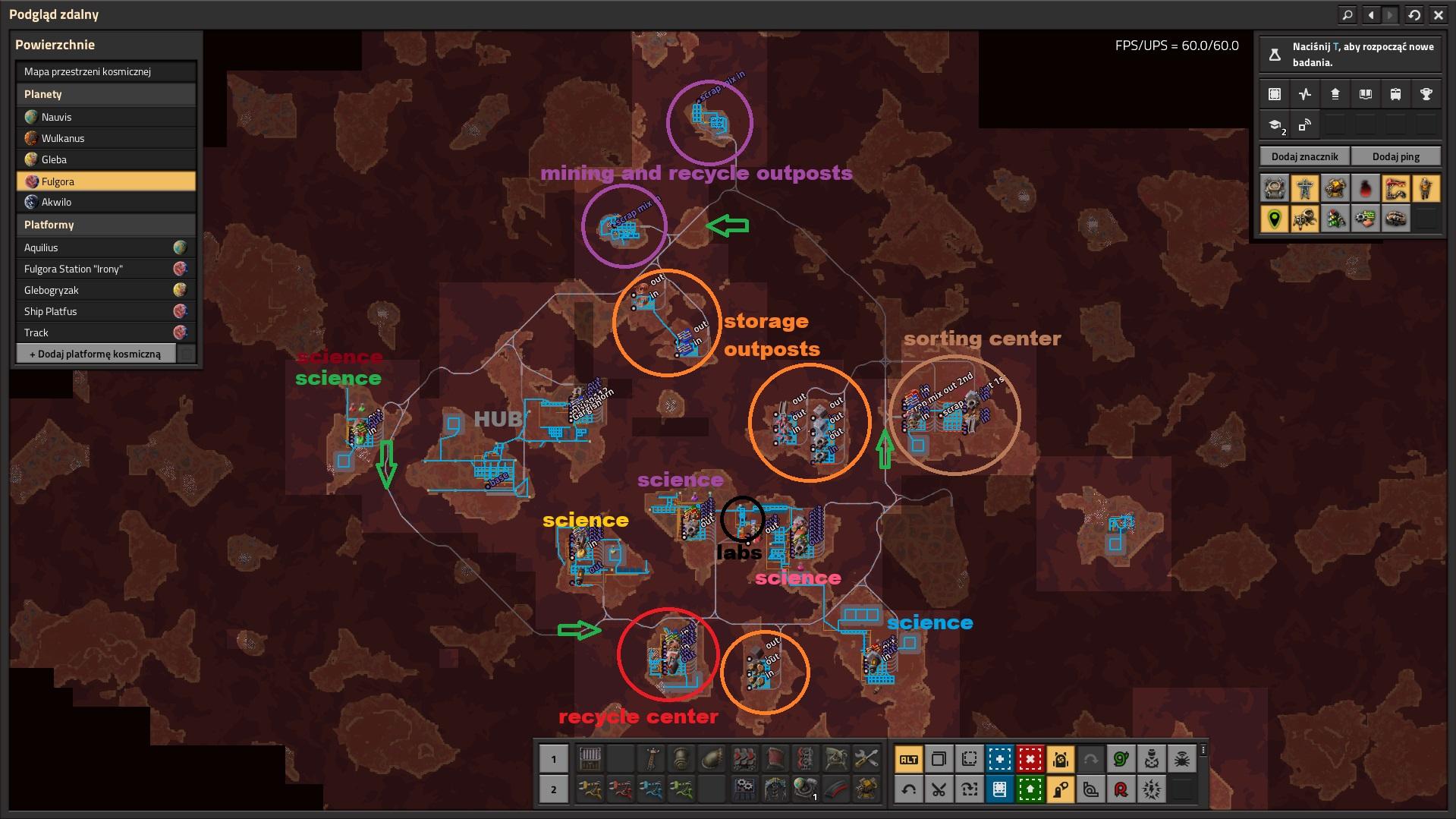
Task: Show the achievements trophy panel
Action: [x=1426, y=94]
